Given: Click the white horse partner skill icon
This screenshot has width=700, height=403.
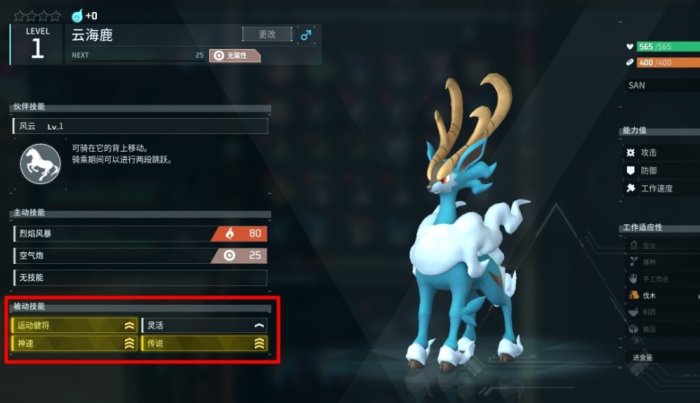Looking at the screenshot, I should point(40,164).
